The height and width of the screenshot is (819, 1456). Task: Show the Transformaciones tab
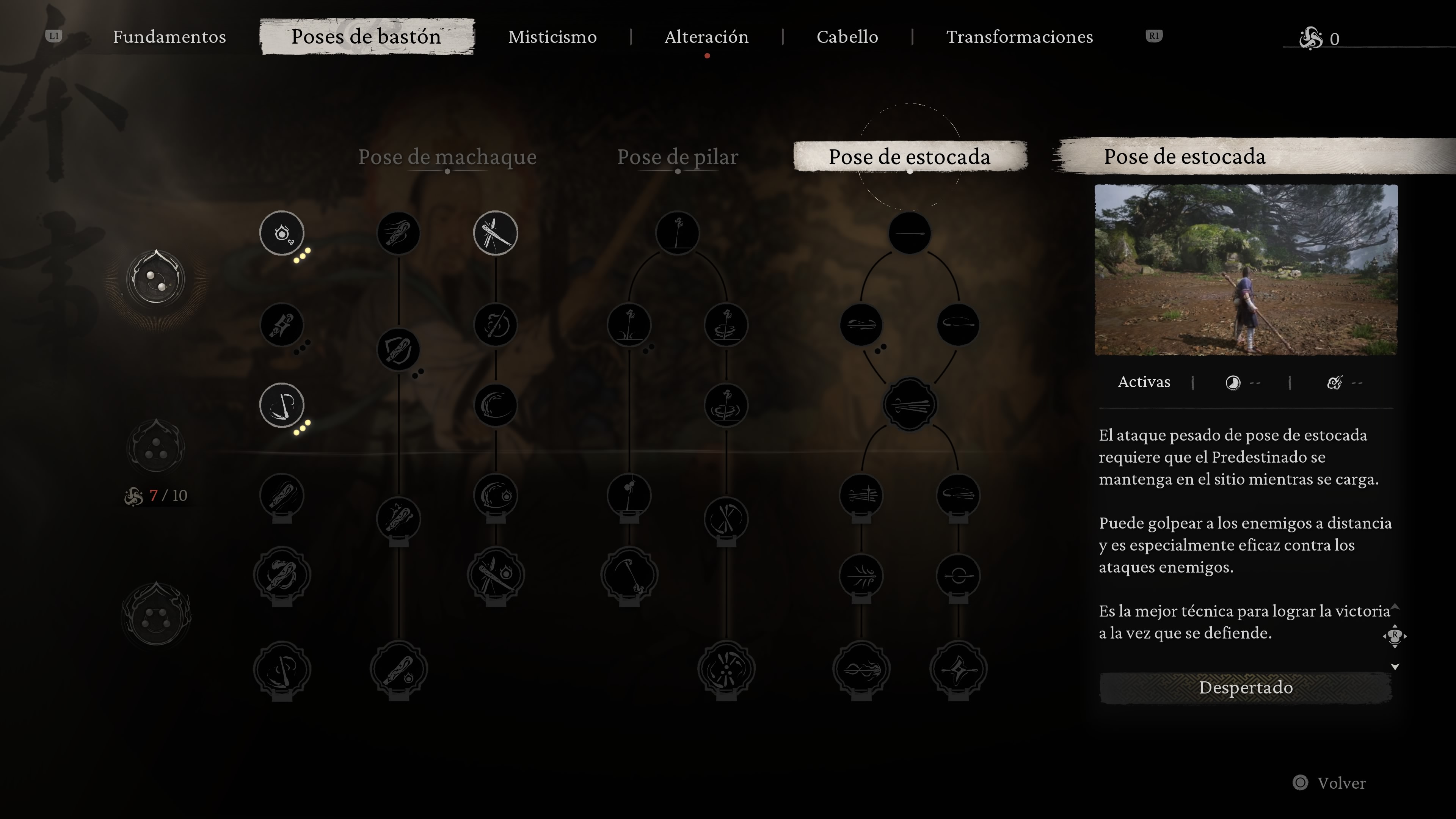pyautogui.click(x=1019, y=37)
